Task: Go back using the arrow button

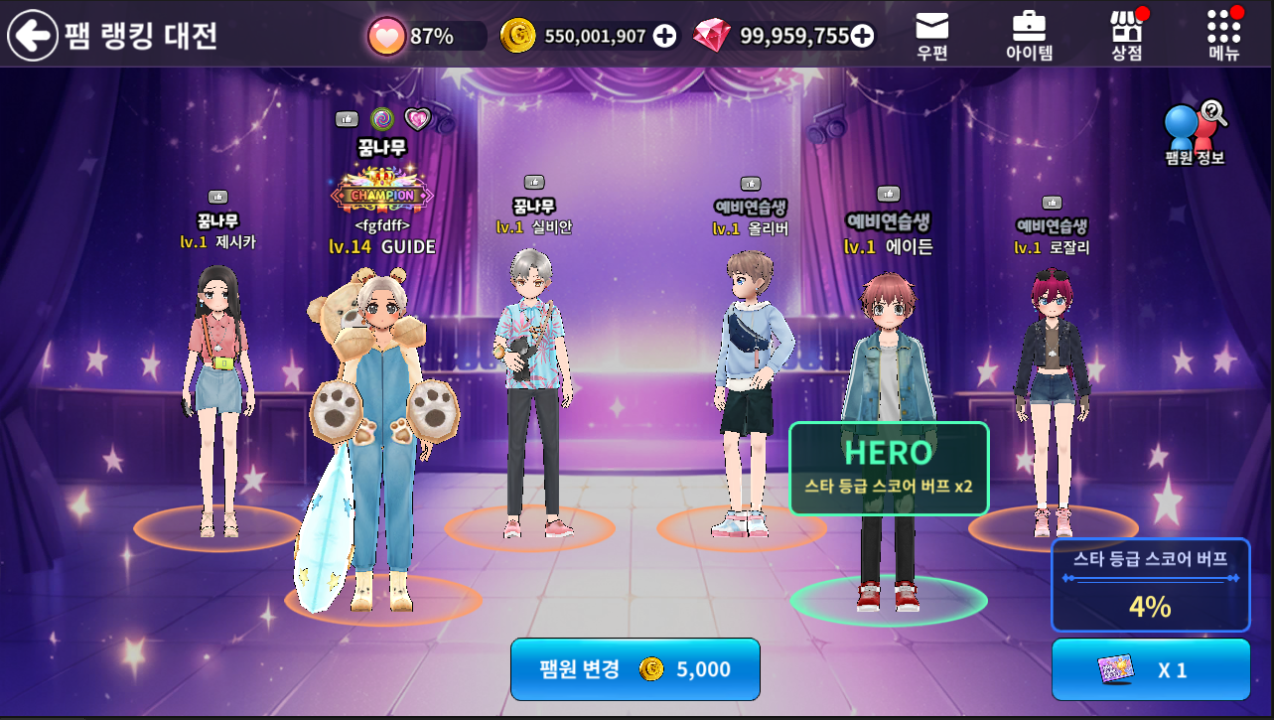Action: point(33,36)
